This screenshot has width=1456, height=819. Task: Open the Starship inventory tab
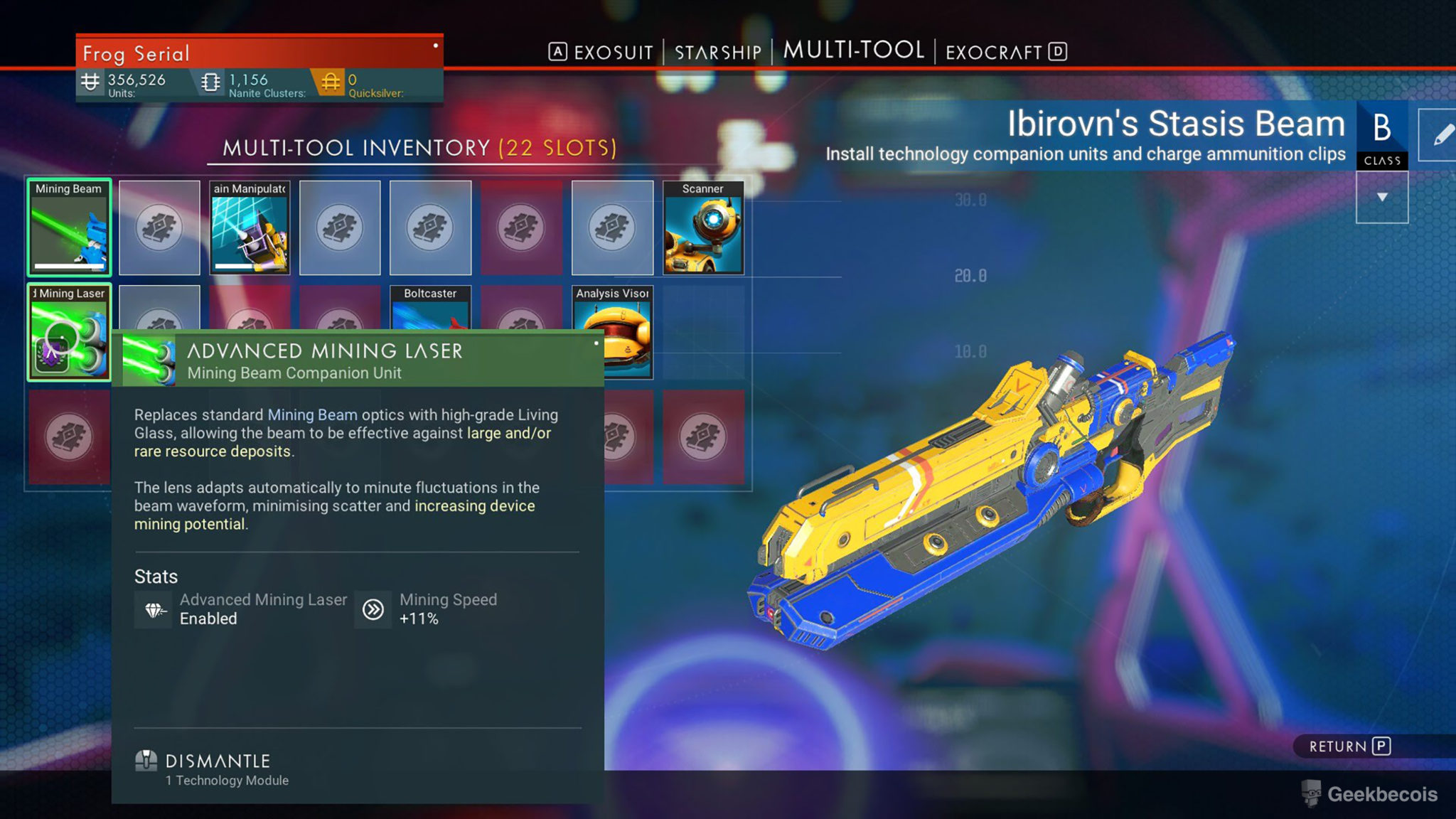[x=717, y=53]
